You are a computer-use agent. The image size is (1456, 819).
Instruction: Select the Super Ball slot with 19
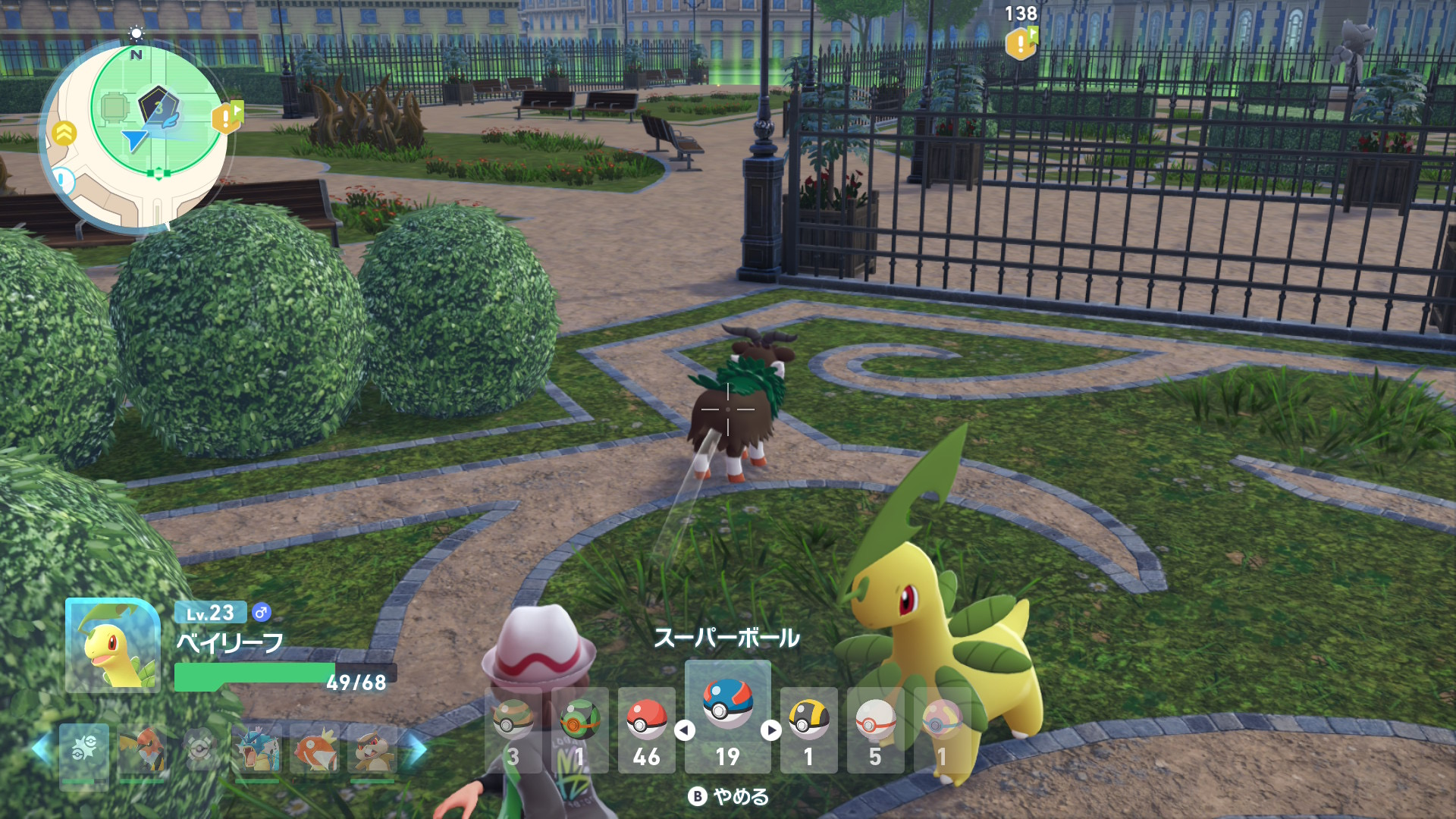click(727, 717)
